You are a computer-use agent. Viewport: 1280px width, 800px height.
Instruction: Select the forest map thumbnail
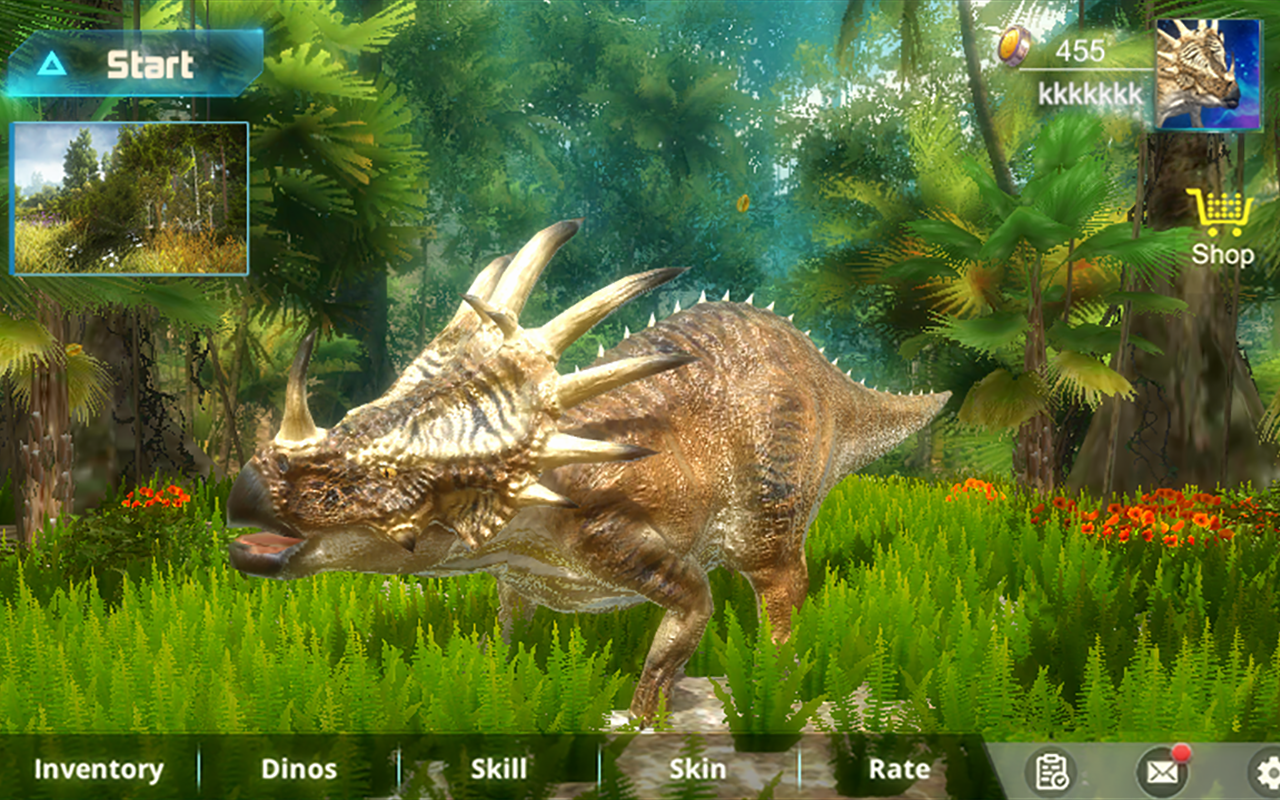coord(130,196)
